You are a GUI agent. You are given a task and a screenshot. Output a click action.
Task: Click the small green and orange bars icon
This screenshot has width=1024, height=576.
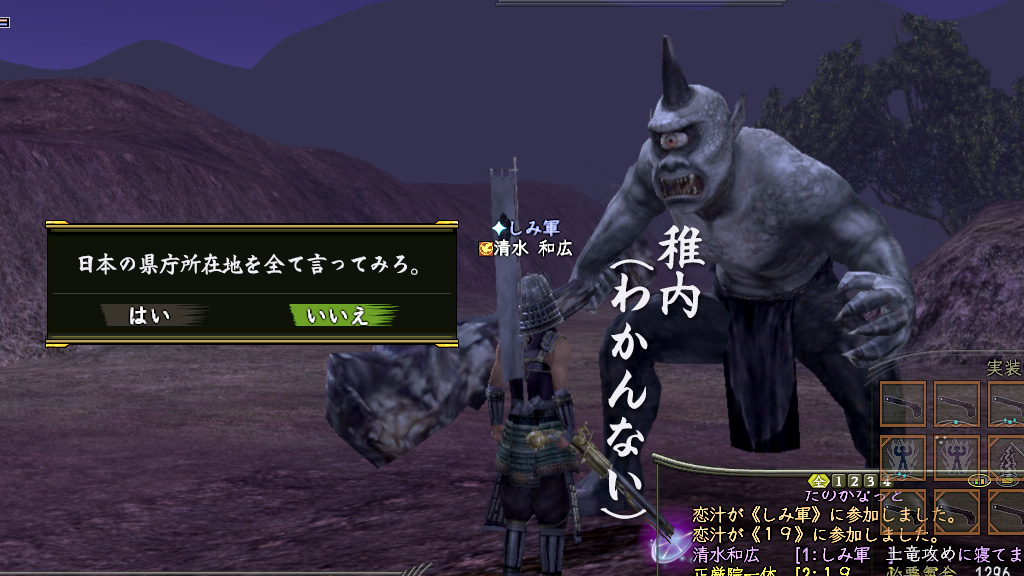[980, 480]
